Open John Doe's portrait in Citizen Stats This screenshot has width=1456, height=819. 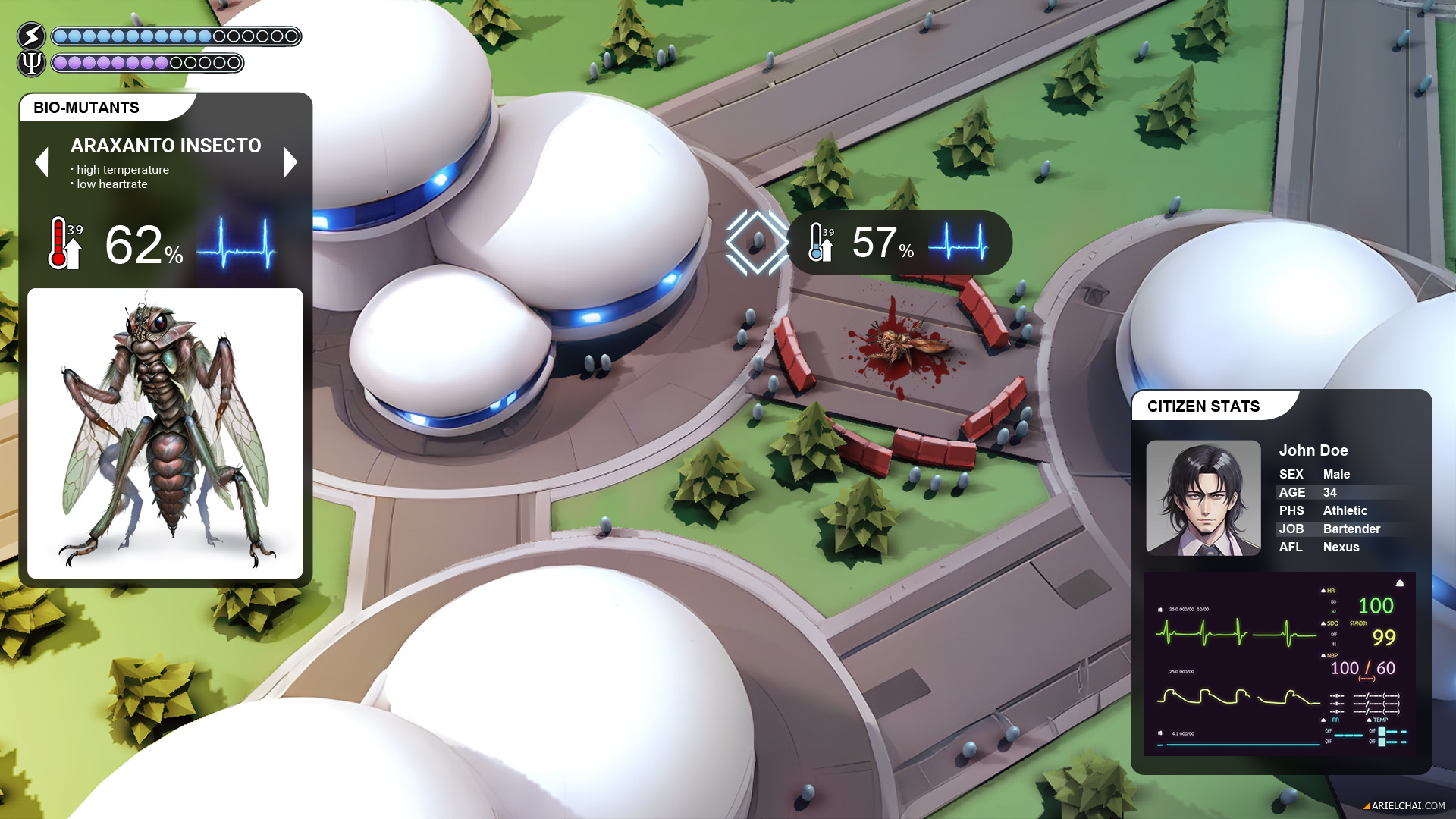tap(1203, 498)
